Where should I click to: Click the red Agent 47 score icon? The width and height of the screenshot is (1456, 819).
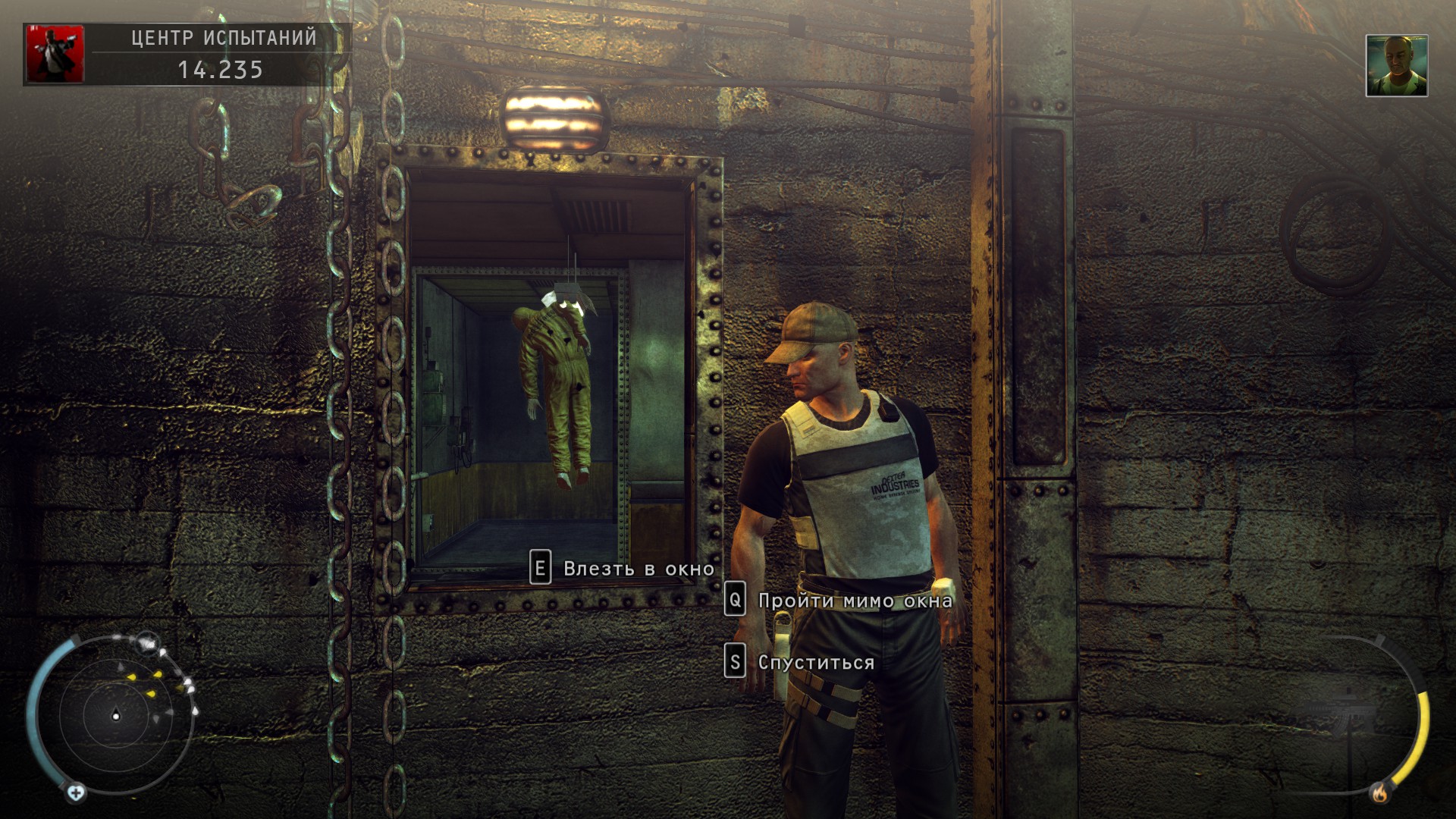pos(55,54)
